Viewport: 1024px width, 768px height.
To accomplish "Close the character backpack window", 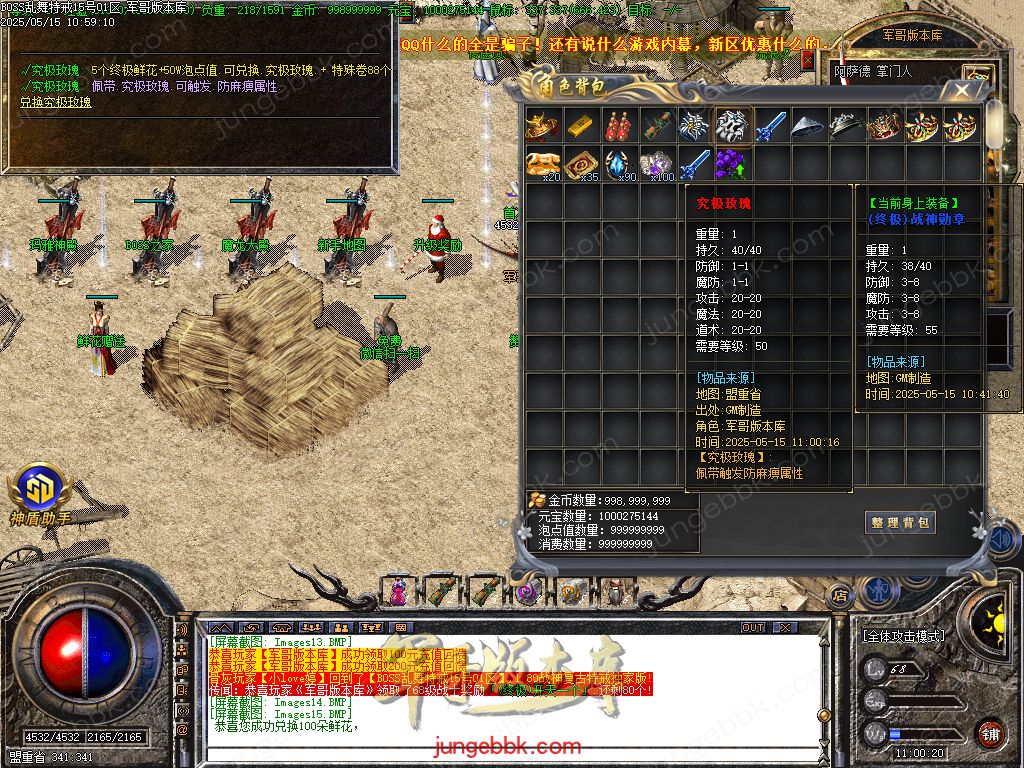I will (x=962, y=91).
